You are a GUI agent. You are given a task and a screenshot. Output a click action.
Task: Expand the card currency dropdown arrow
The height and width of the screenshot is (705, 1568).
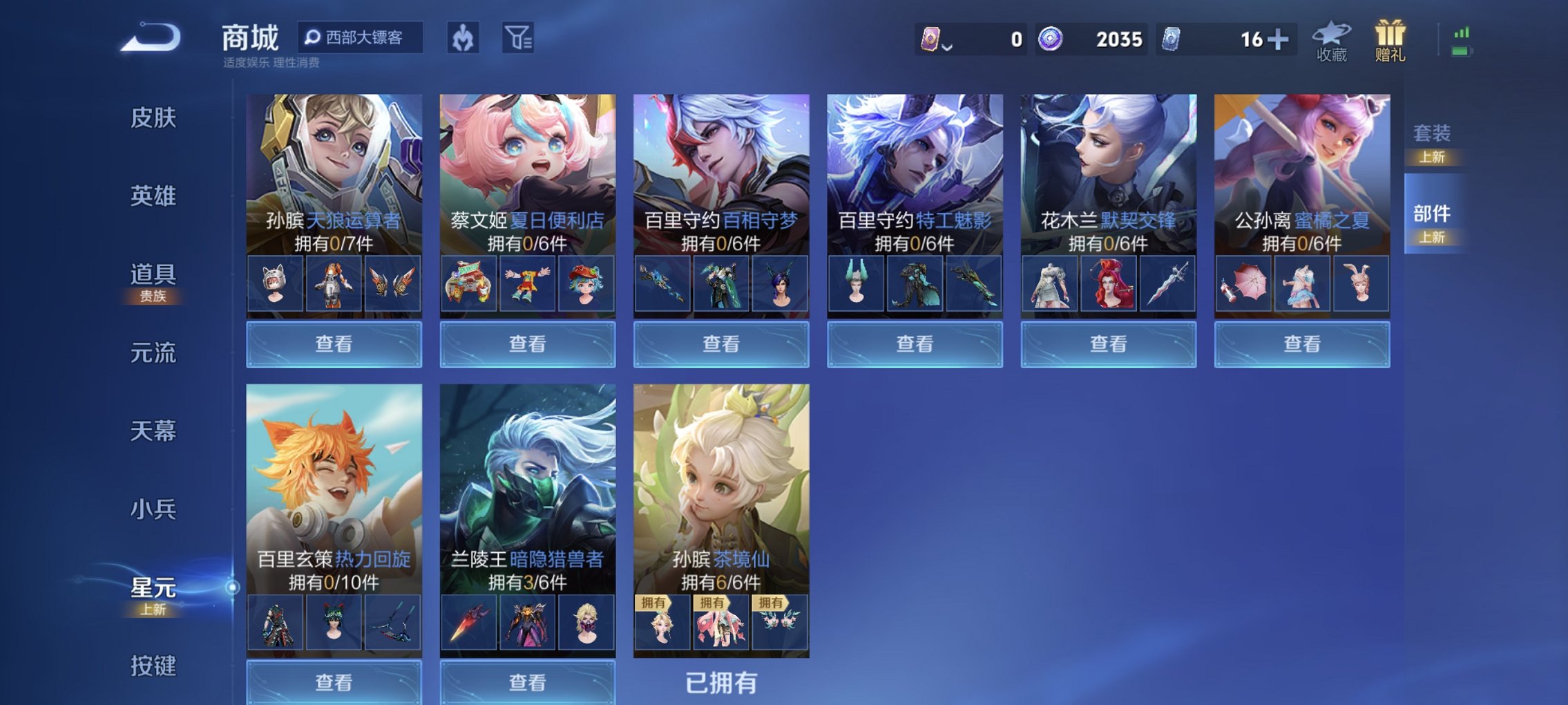click(947, 44)
